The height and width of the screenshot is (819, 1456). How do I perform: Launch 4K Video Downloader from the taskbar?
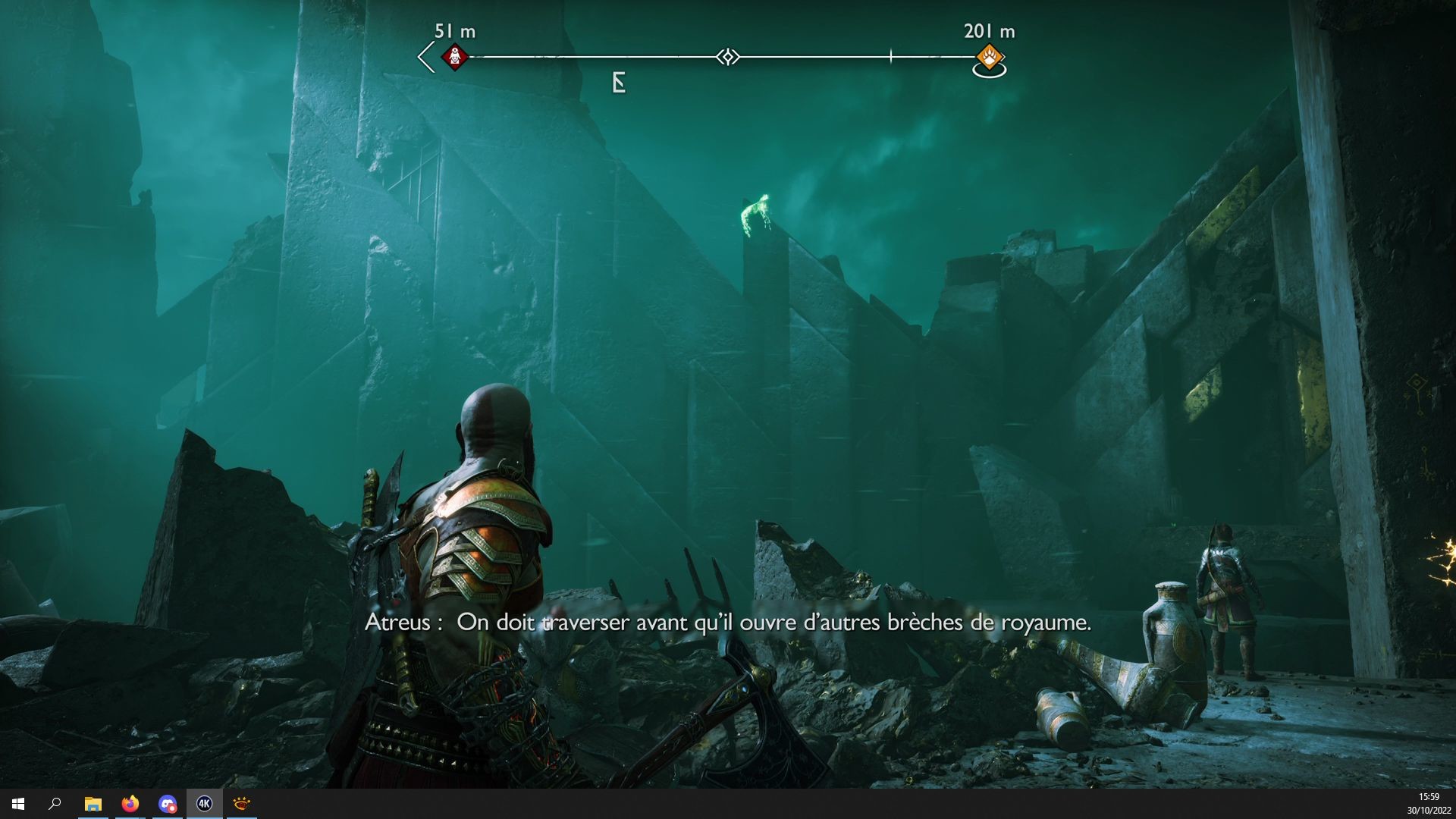[x=205, y=804]
